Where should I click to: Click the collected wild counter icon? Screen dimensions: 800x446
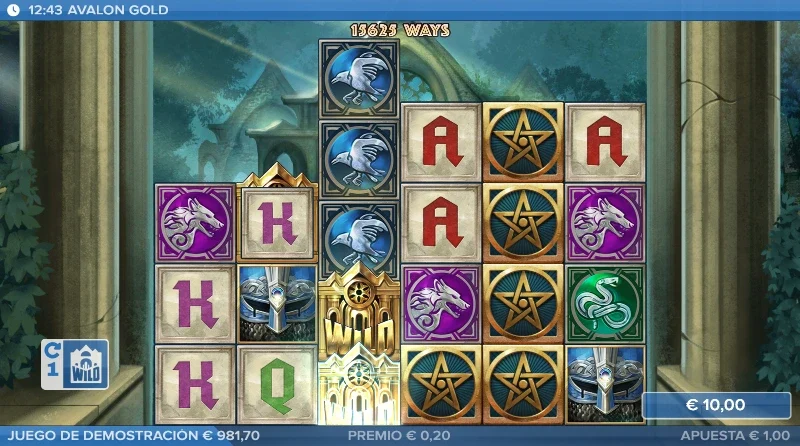[x=75, y=364]
